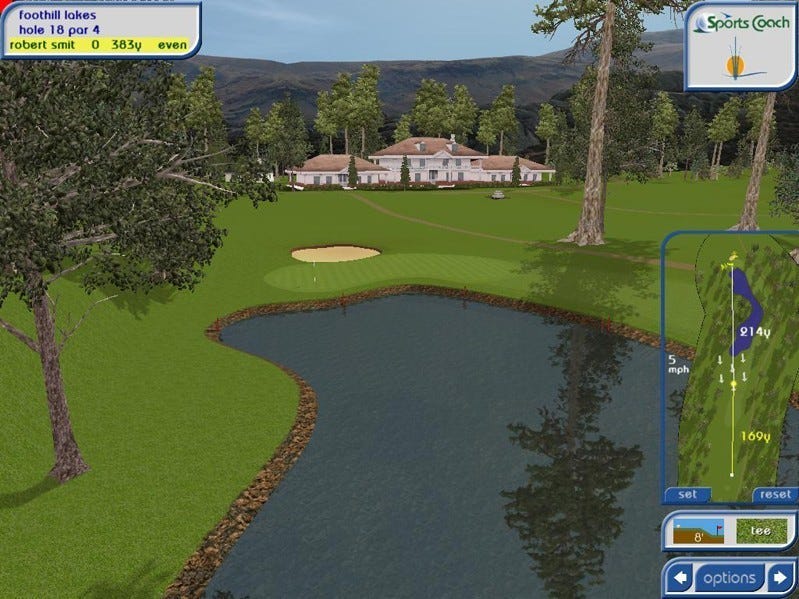Click the tee lie indicator

pyautogui.click(x=760, y=531)
